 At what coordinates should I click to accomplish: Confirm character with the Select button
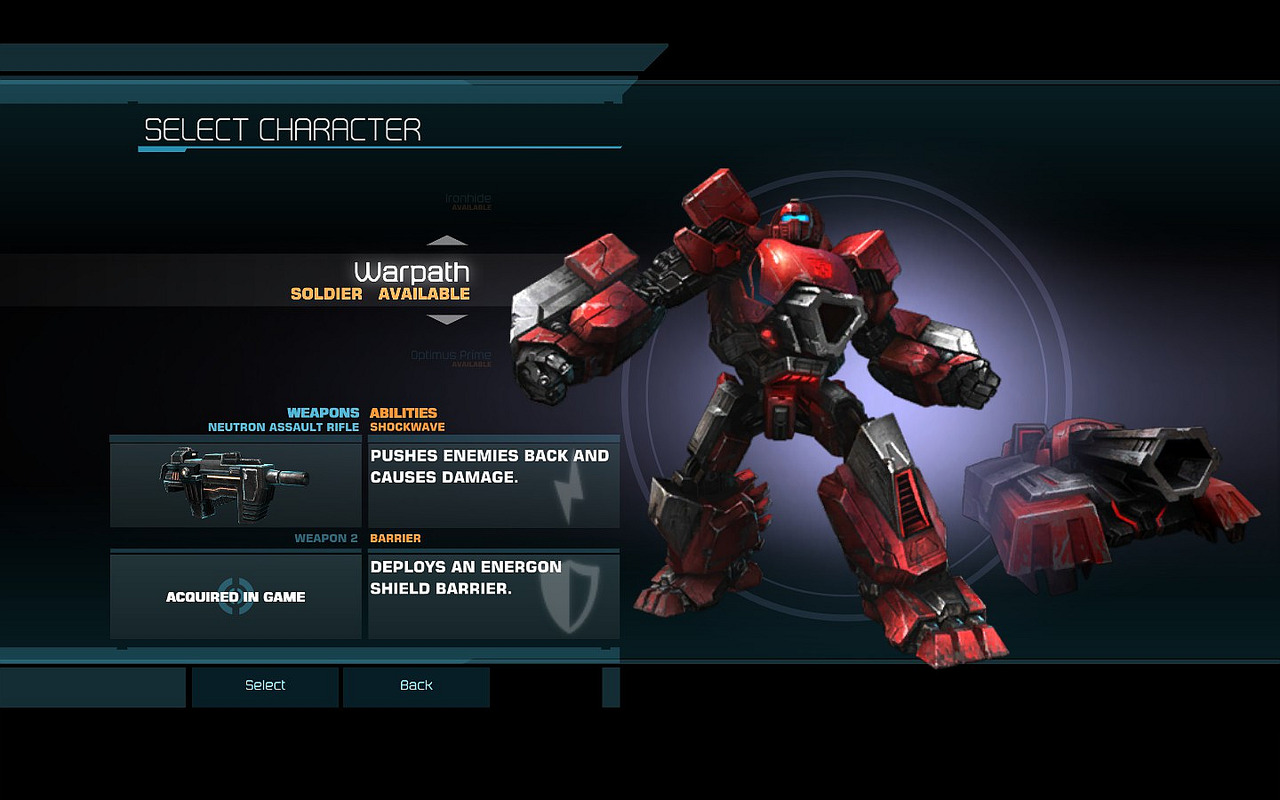[265, 686]
